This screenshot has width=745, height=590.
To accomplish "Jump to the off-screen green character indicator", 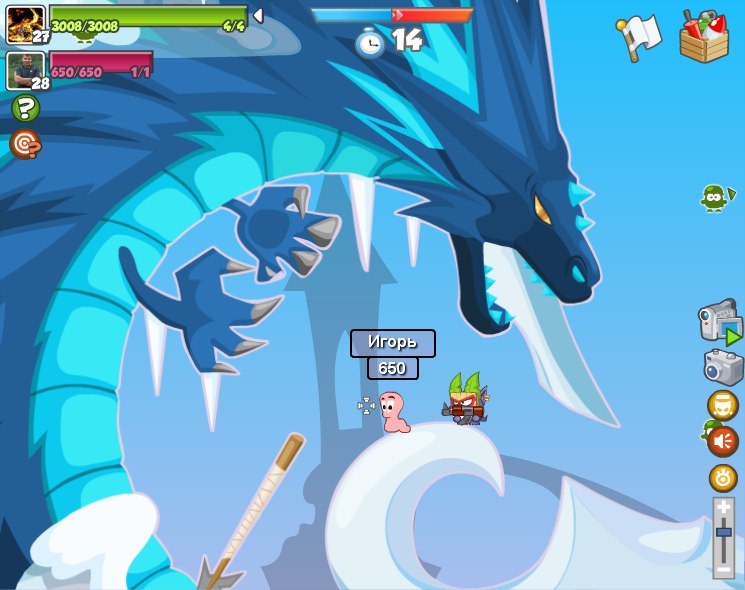I will [x=714, y=198].
